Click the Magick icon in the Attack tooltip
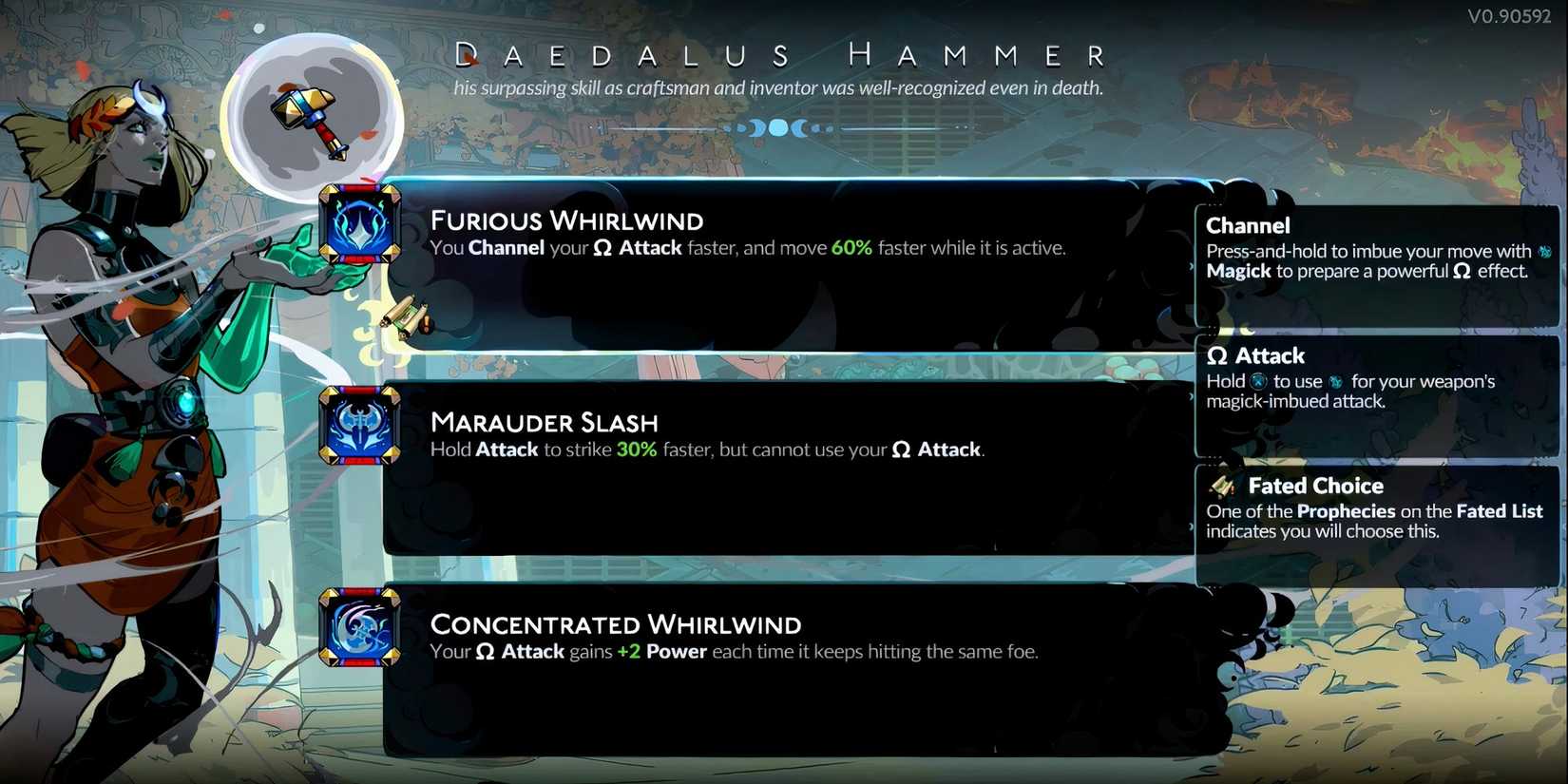Image resolution: width=1568 pixels, height=784 pixels. pos(1335,382)
